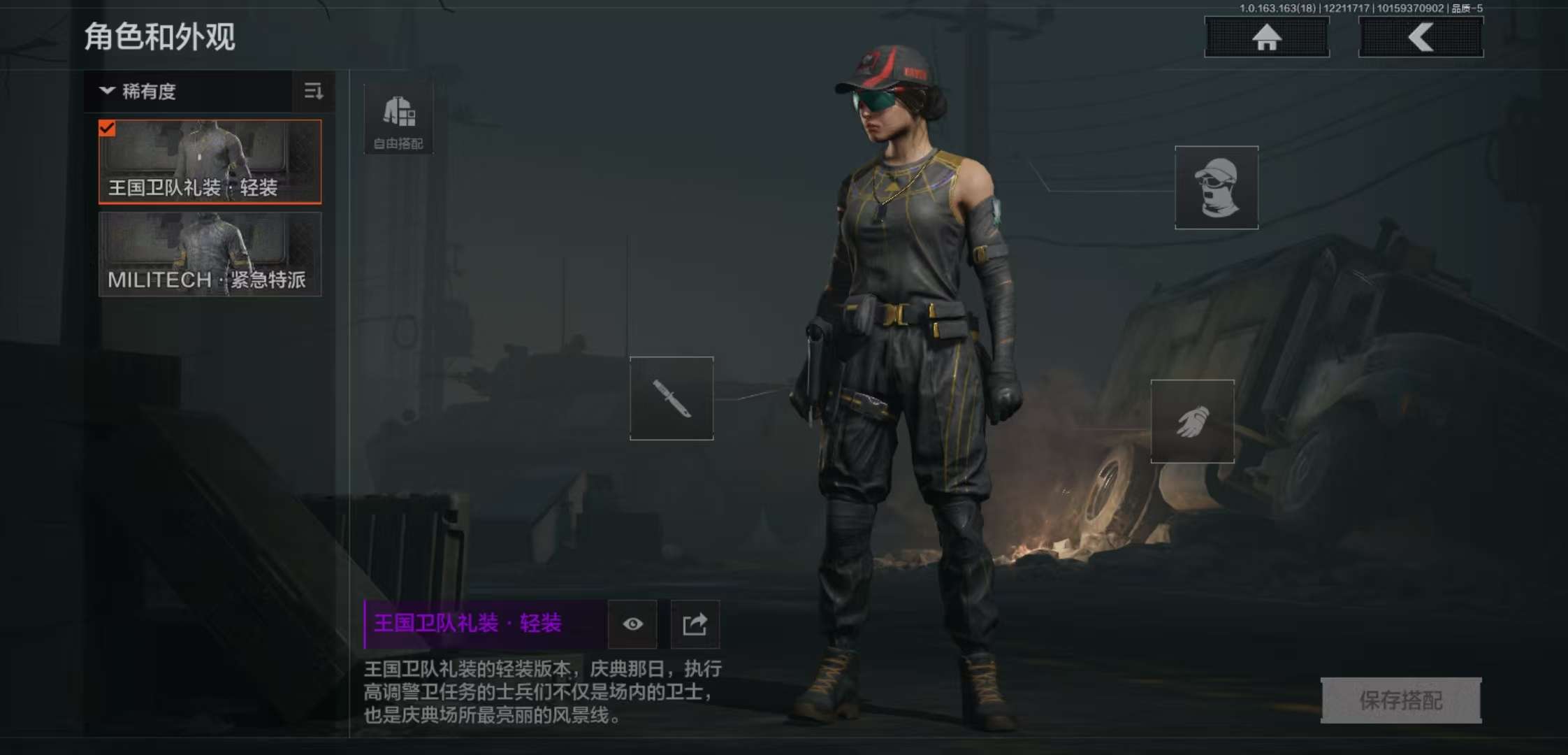Viewport: 1568px width, 755px height.
Task: Toggle the sort order icon
Action: point(314,92)
